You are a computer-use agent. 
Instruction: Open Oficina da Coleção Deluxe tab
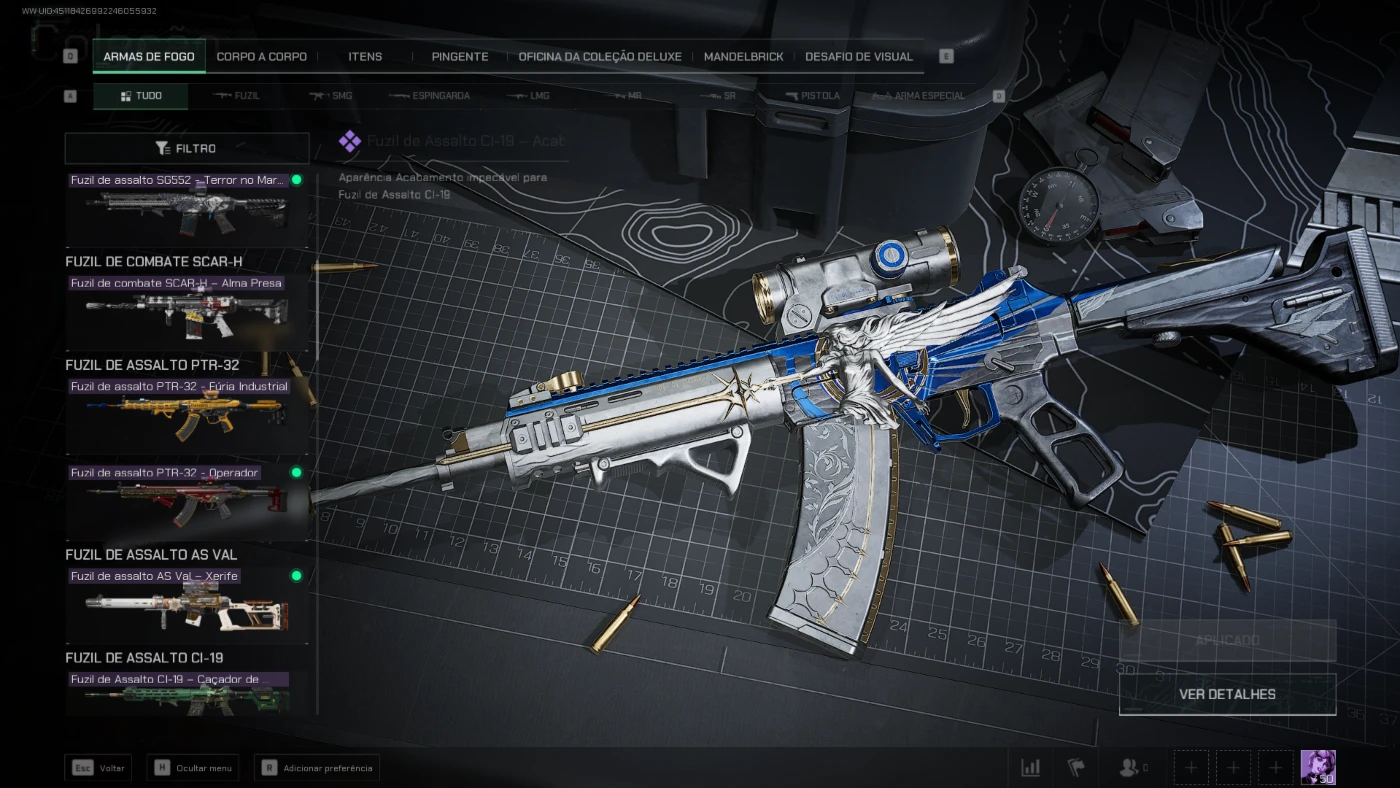pos(599,57)
